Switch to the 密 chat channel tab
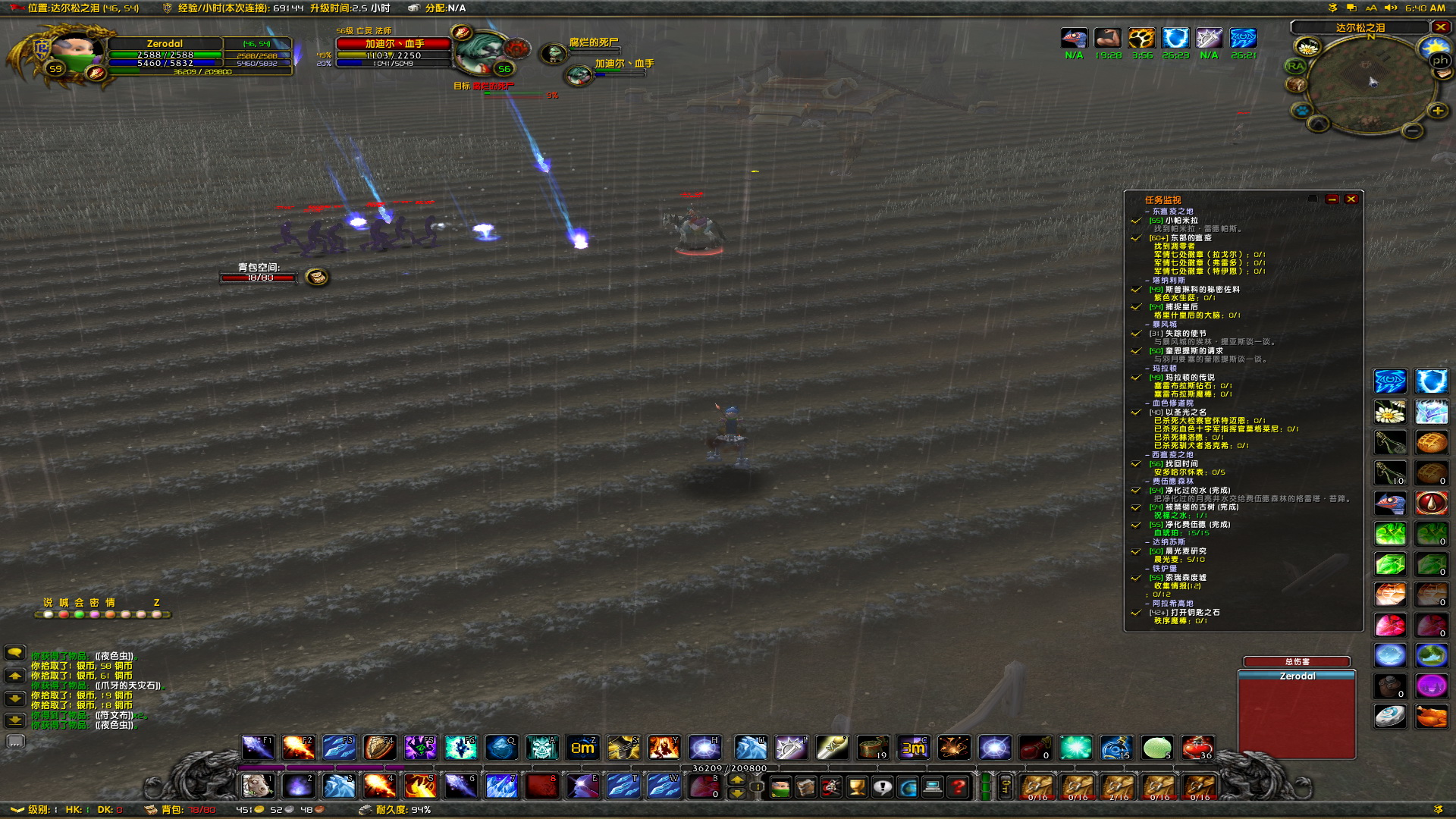Screen dimensions: 1456x819 coord(94,603)
